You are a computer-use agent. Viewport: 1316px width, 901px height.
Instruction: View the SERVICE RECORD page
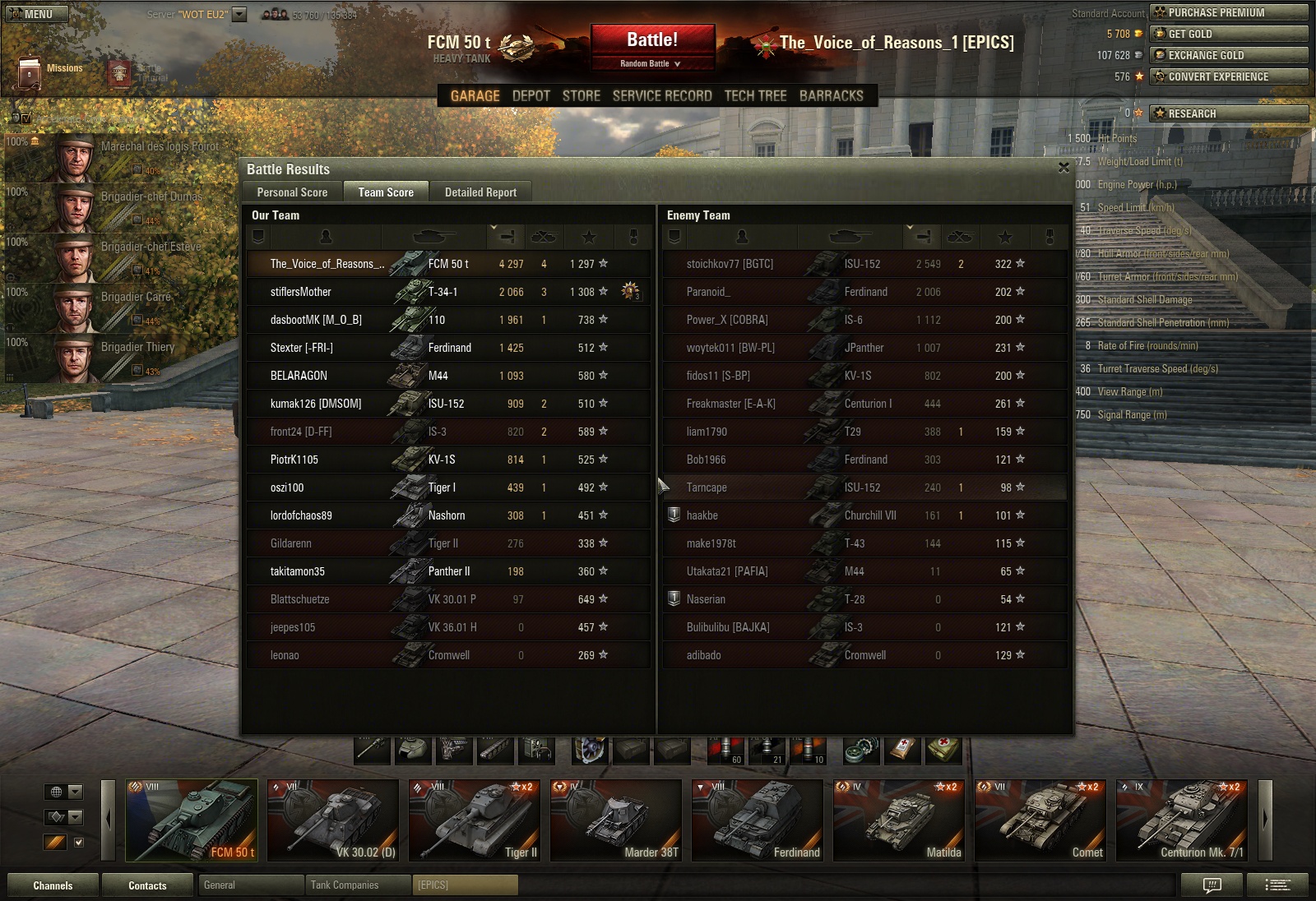662,96
